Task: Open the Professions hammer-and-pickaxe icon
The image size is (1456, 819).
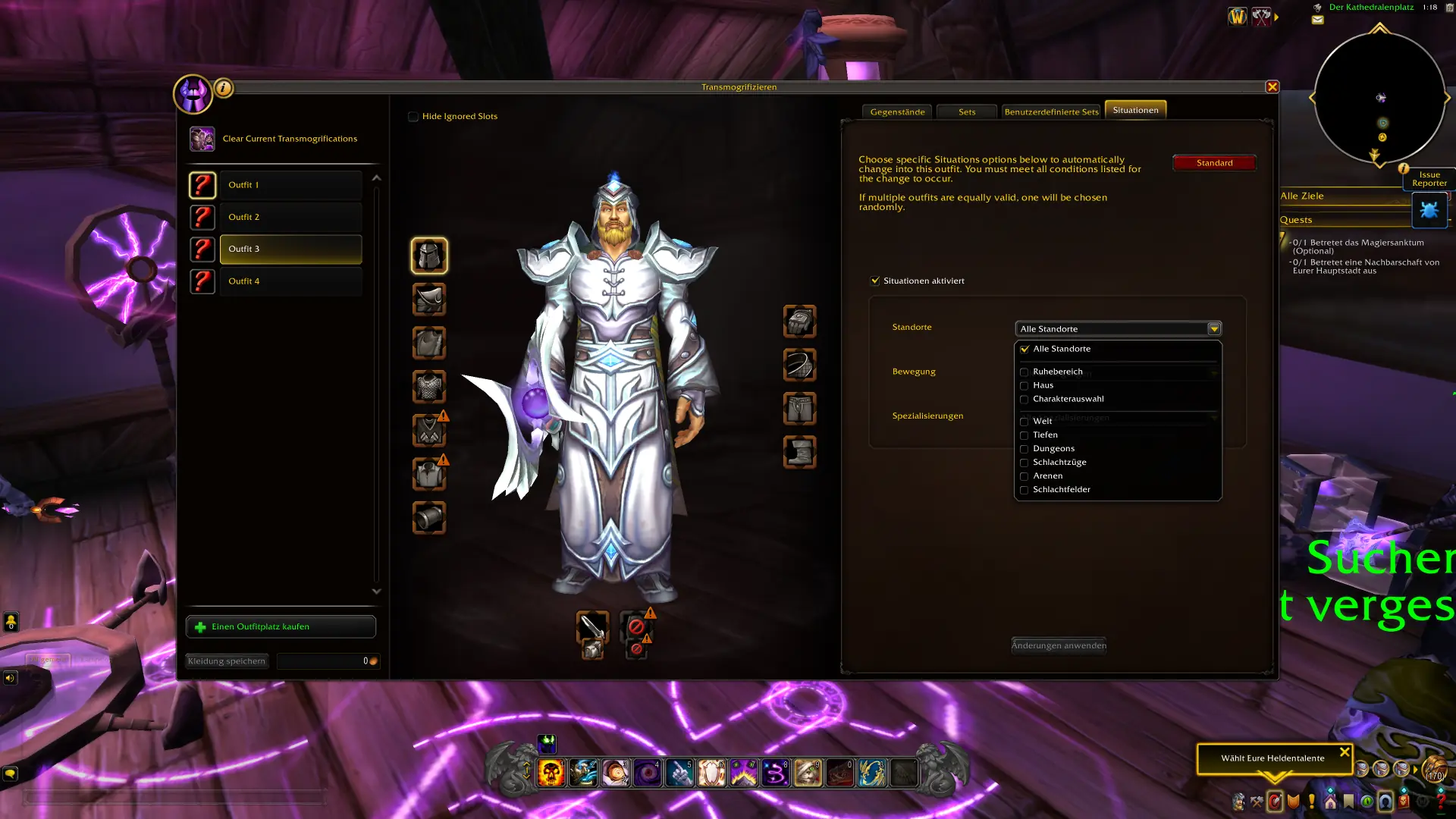Action: (x=1257, y=802)
